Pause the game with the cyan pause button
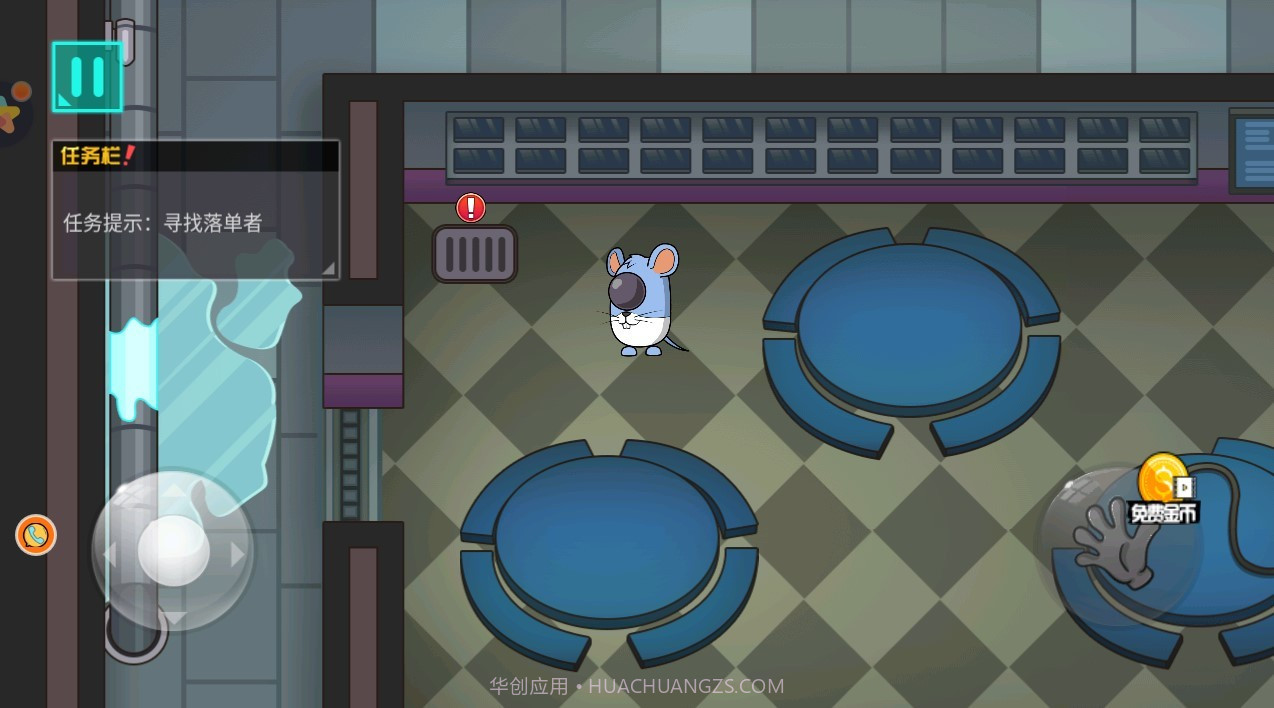The height and width of the screenshot is (708, 1274). 87,77
